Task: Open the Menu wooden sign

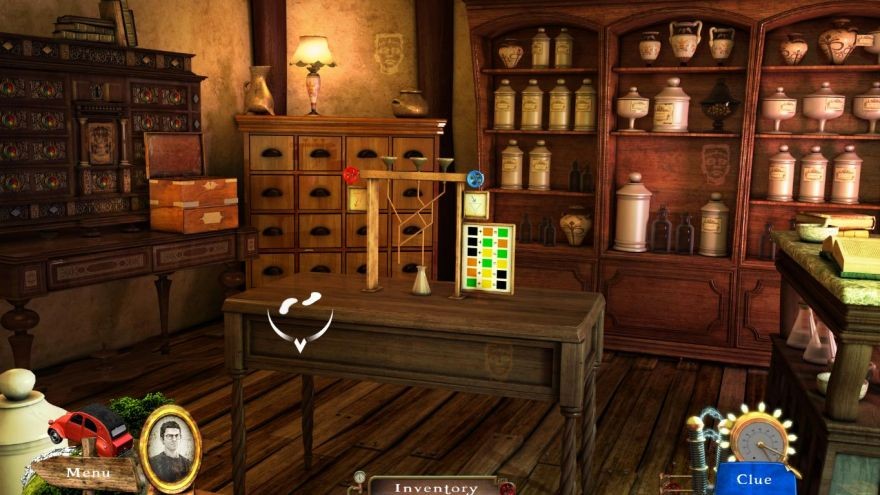Action: (88, 472)
